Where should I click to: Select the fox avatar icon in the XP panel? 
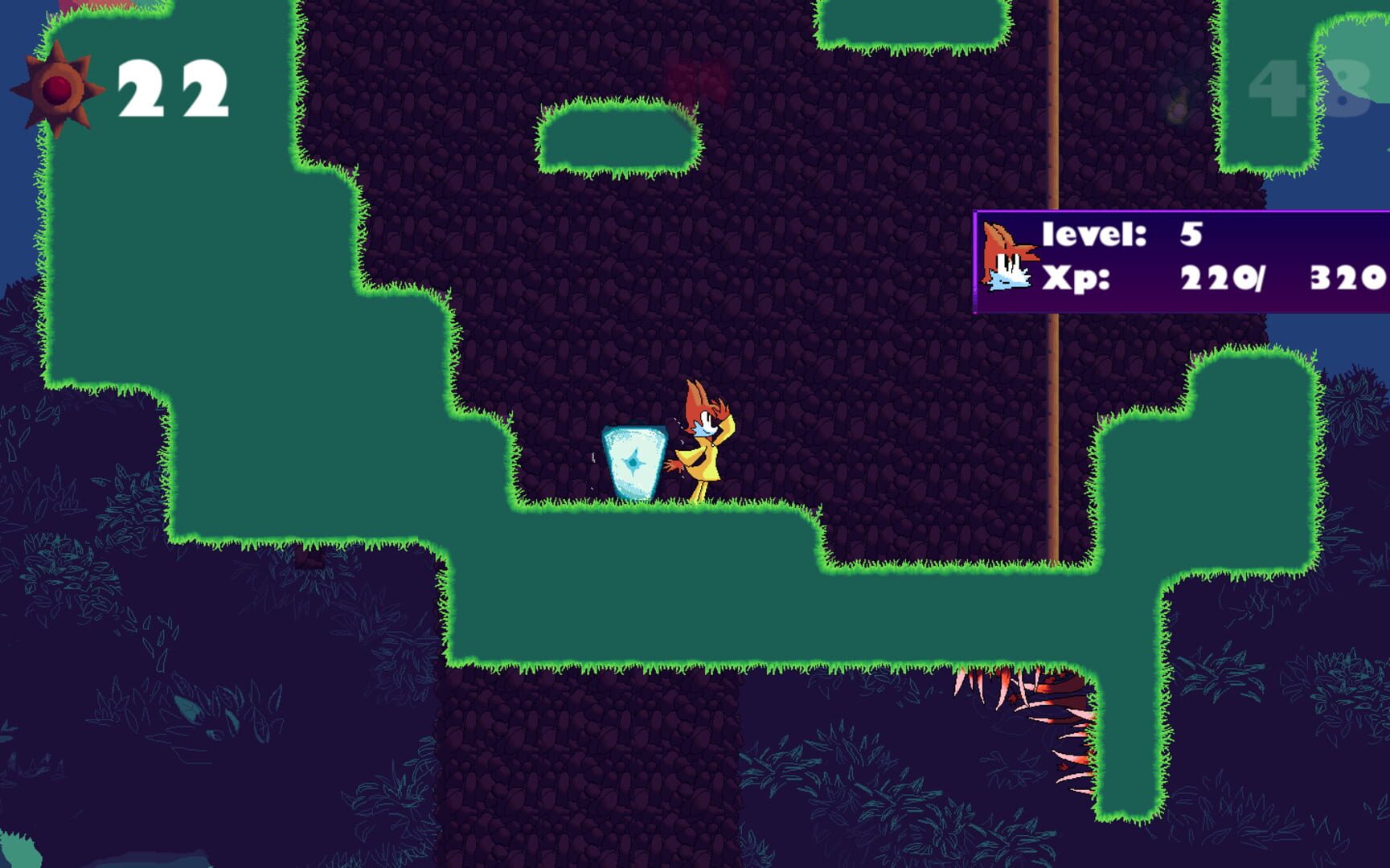[x=1009, y=257]
